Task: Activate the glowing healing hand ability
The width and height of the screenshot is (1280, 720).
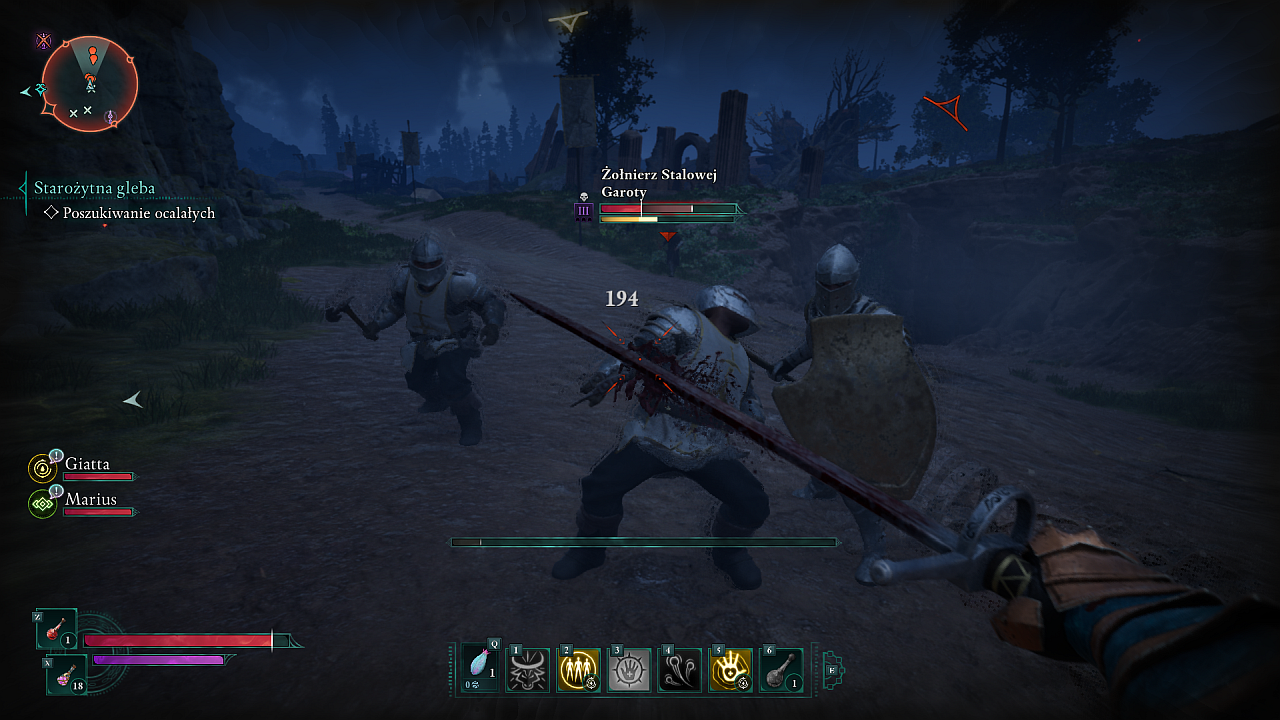Action: pos(730,670)
